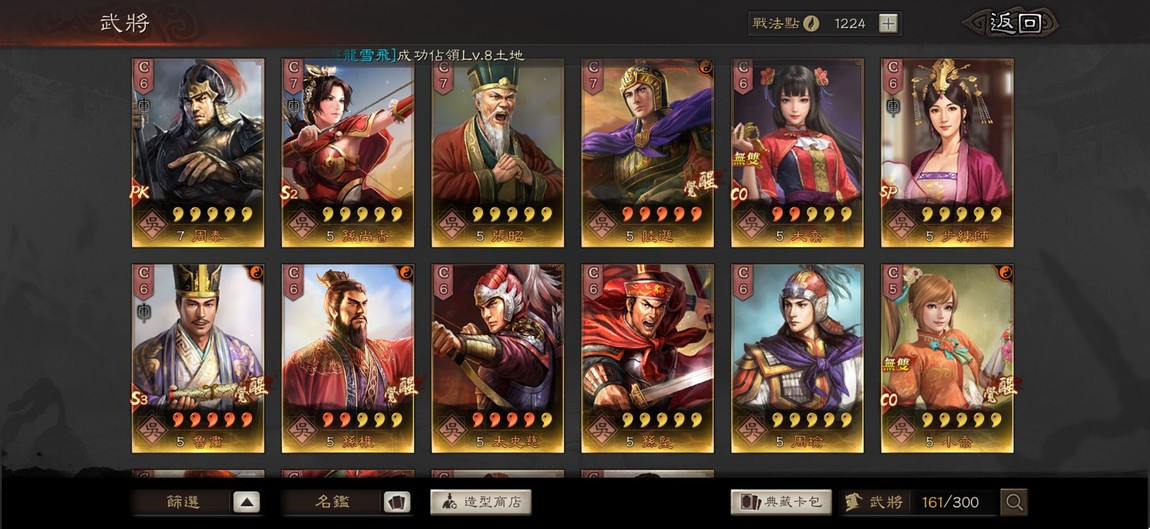Viewport: 1150px width, 529px height.
Task: Open the 張昭 general card
Action: click(x=498, y=152)
